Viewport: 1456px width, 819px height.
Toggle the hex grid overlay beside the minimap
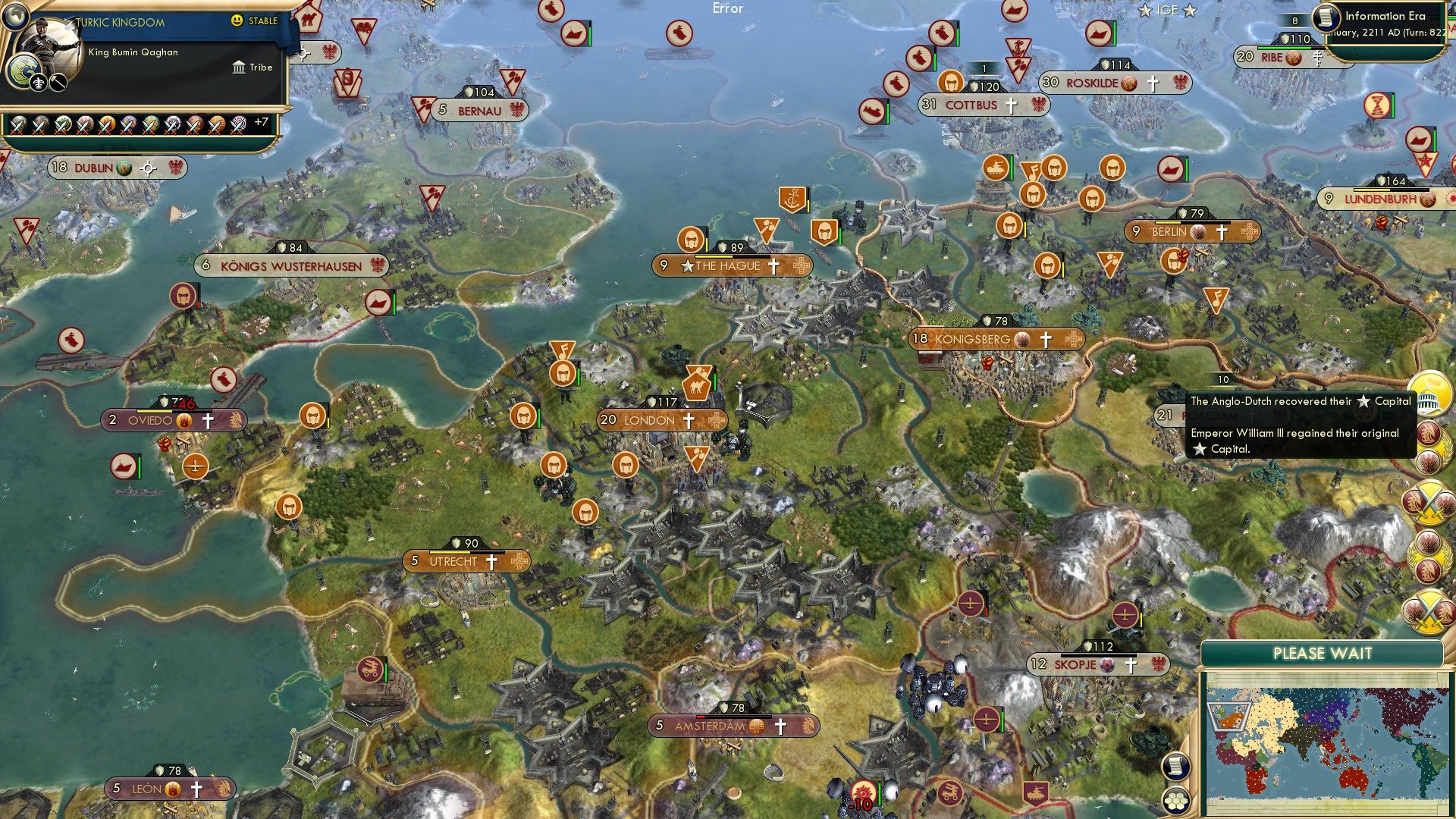(x=1175, y=802)
